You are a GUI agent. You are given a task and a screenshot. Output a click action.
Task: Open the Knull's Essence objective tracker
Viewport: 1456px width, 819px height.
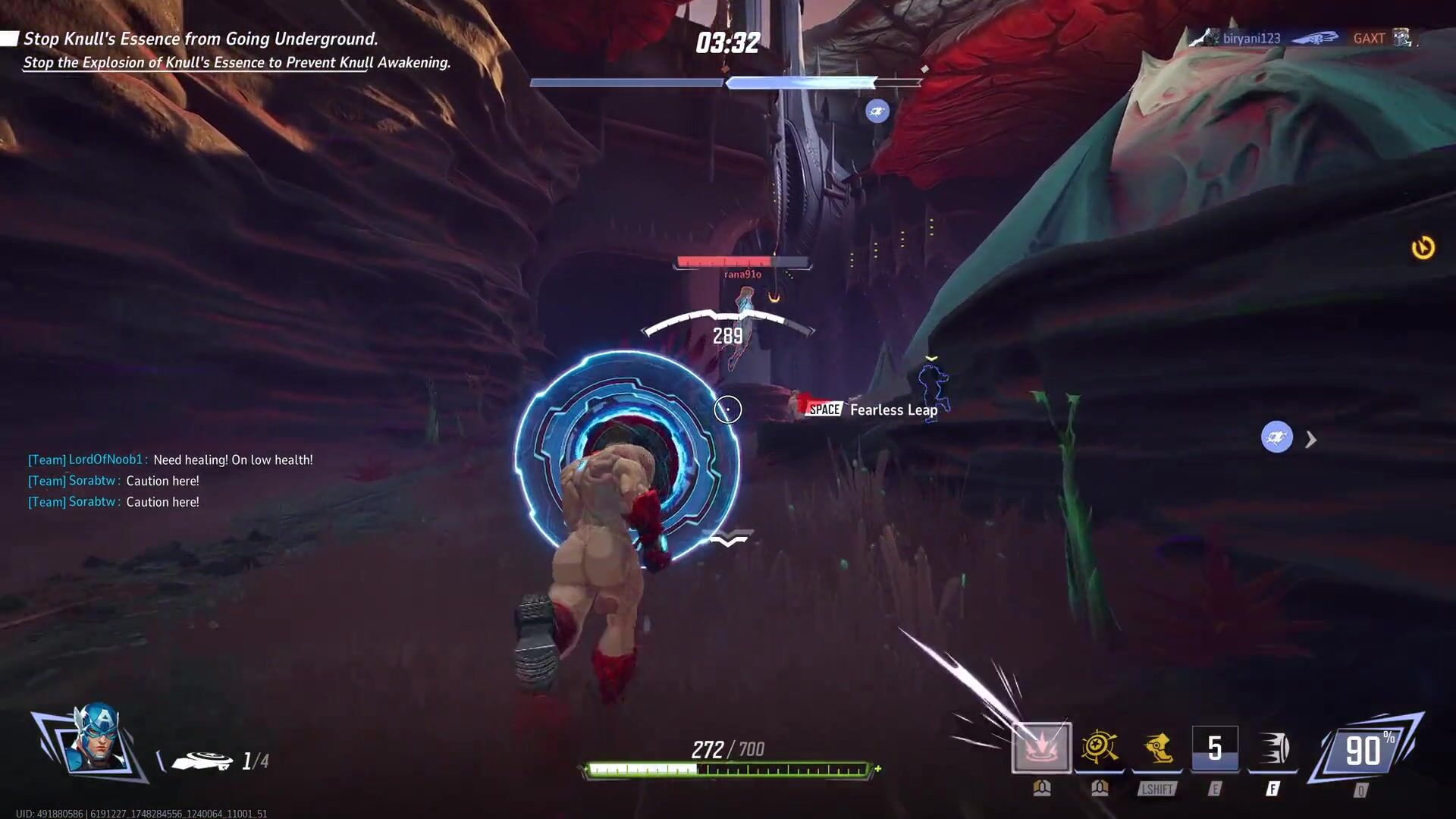tap(201, 39)
